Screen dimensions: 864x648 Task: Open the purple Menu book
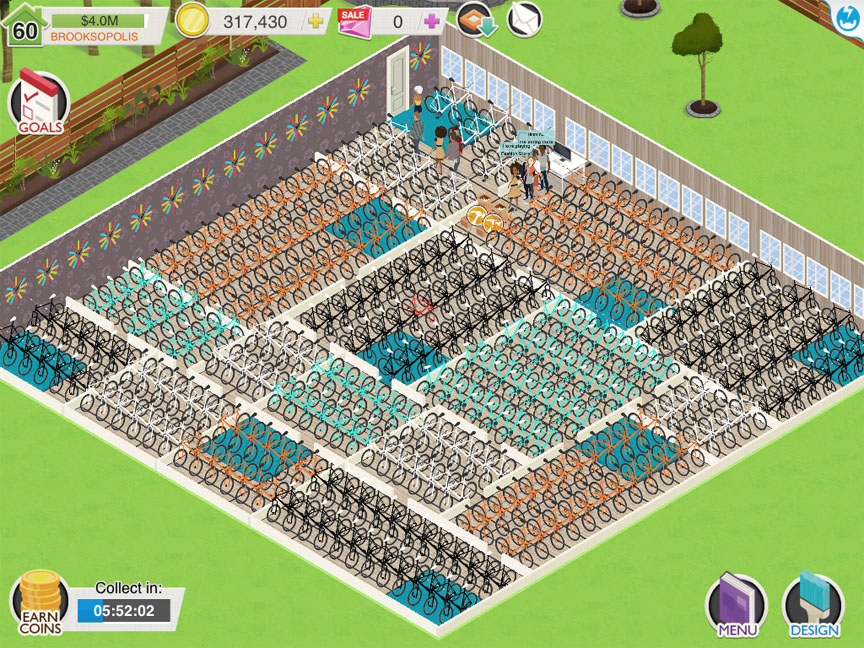point(736,605)
